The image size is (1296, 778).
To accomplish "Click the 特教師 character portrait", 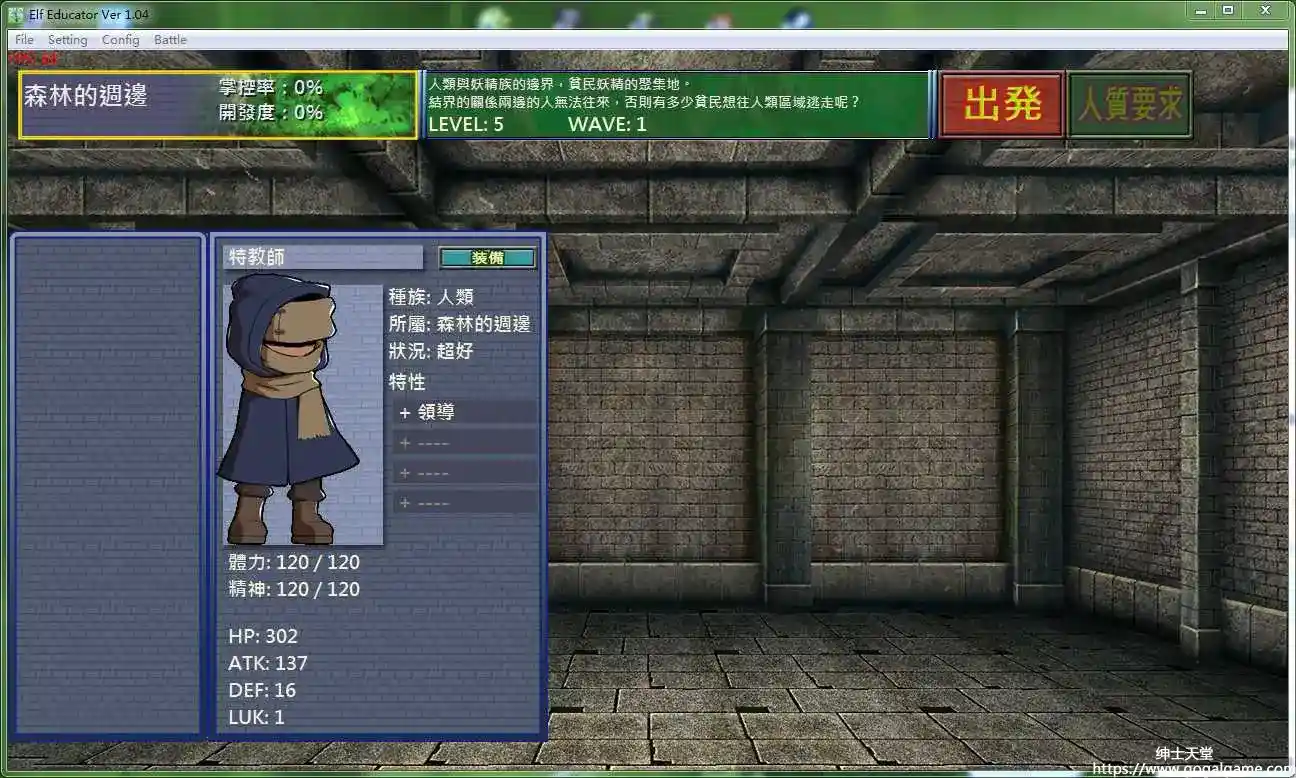I will pos(300,410).
